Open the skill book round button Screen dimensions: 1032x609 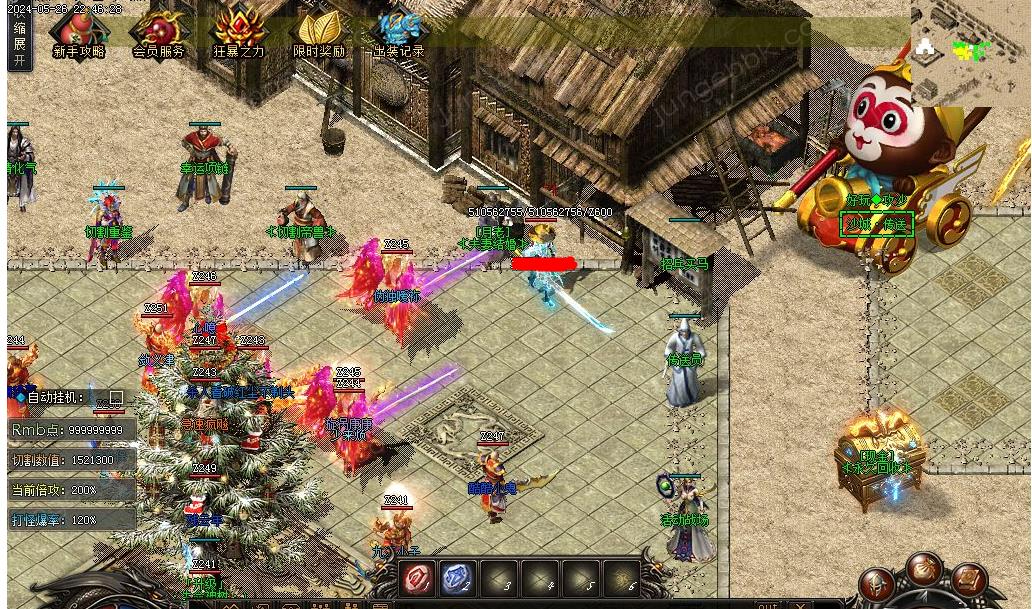pyautogui.click(x=968, y=580)
